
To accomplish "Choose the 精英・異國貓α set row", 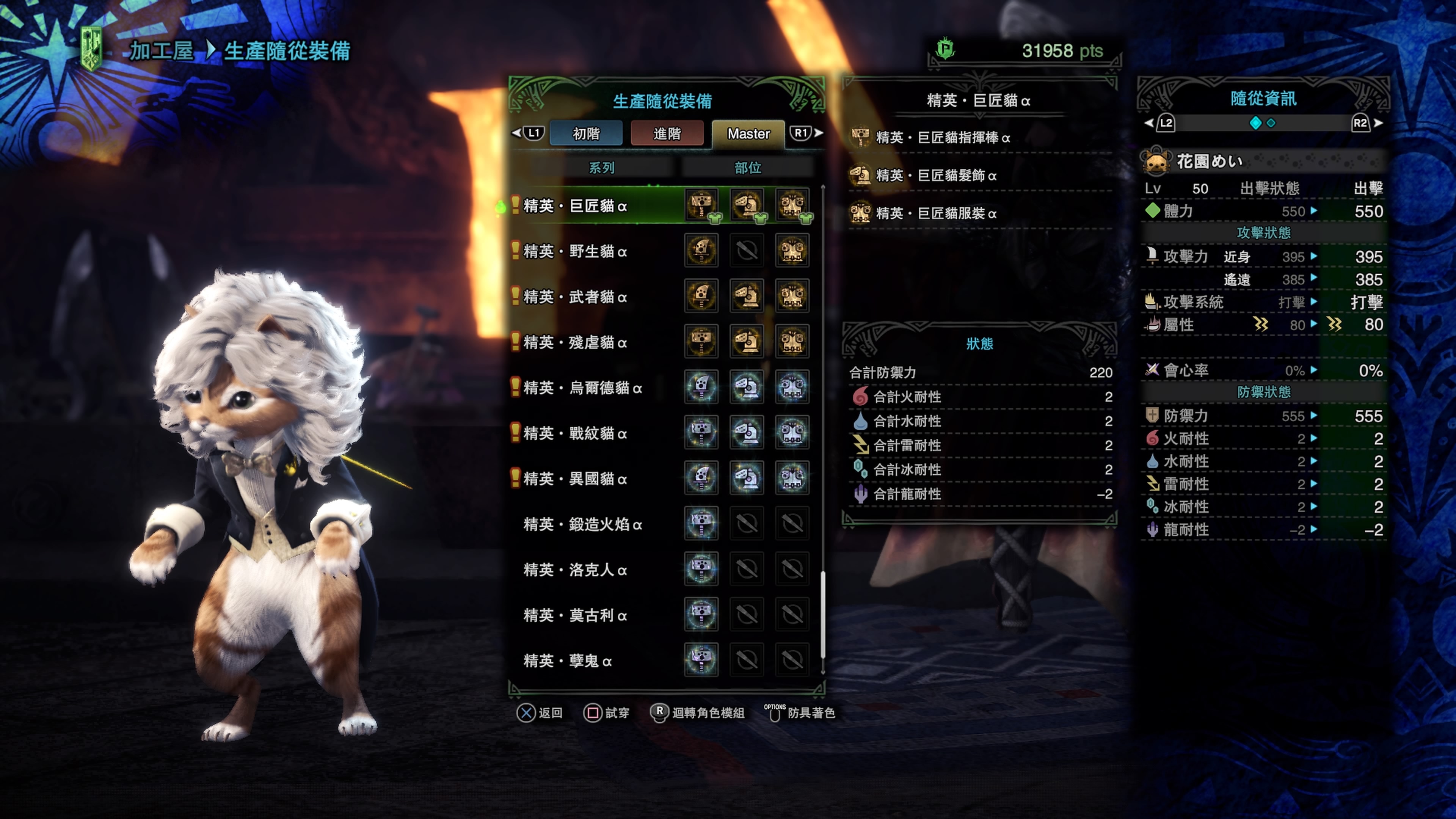I will [x=575, y=479].
